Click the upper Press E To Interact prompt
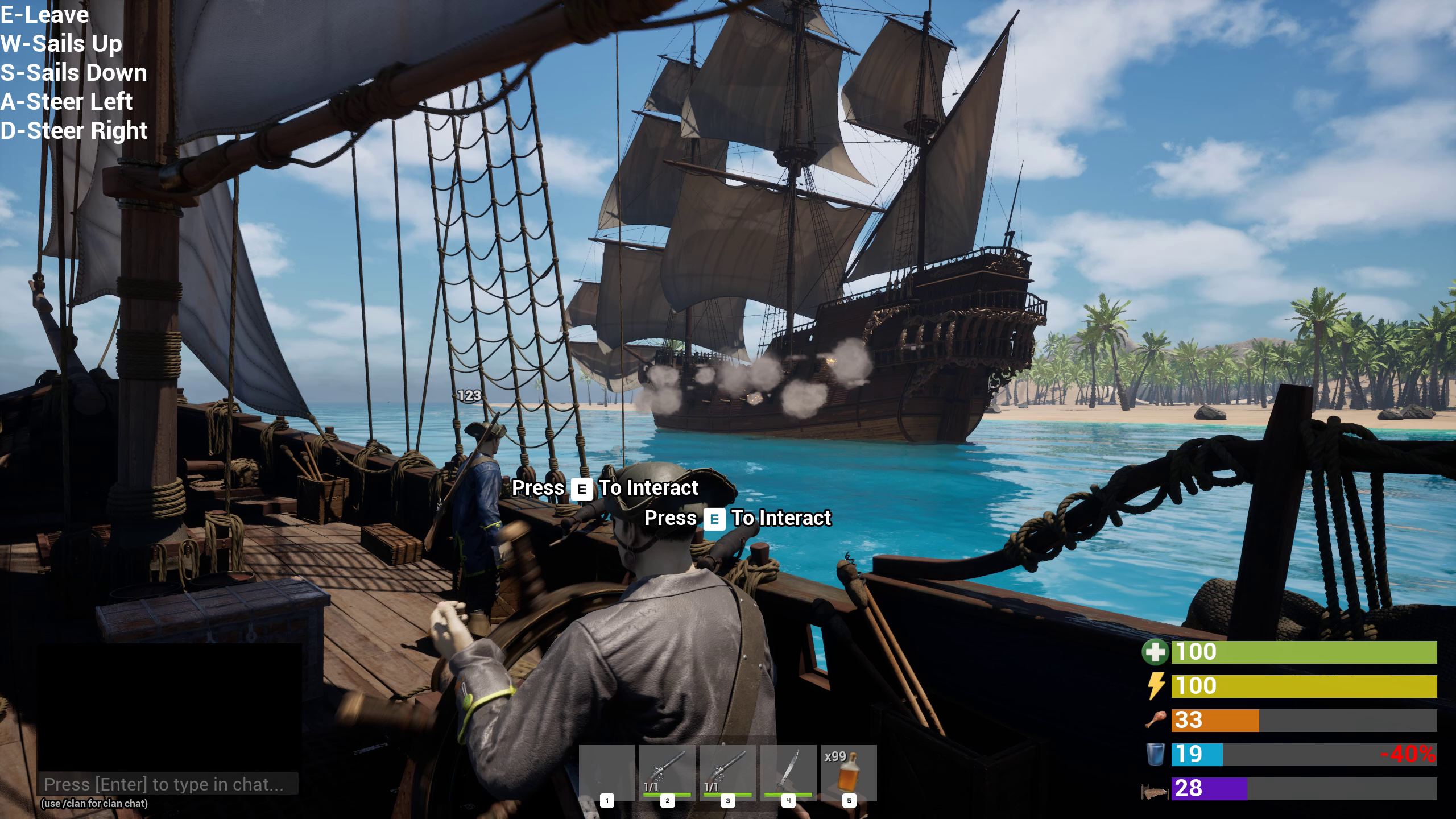 point(605,488)
